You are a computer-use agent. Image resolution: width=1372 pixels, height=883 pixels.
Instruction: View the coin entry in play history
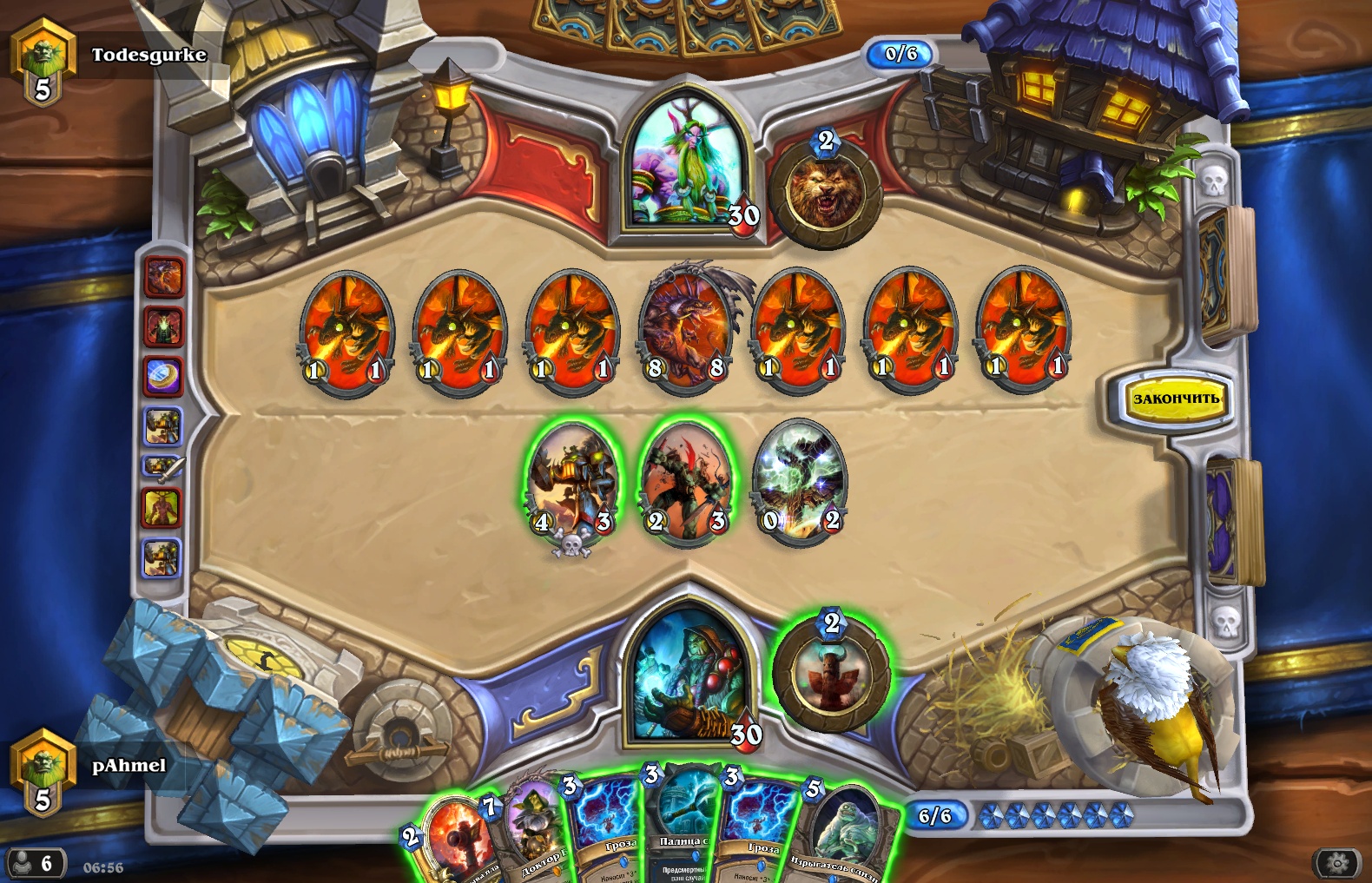click(x=163, y=377)
